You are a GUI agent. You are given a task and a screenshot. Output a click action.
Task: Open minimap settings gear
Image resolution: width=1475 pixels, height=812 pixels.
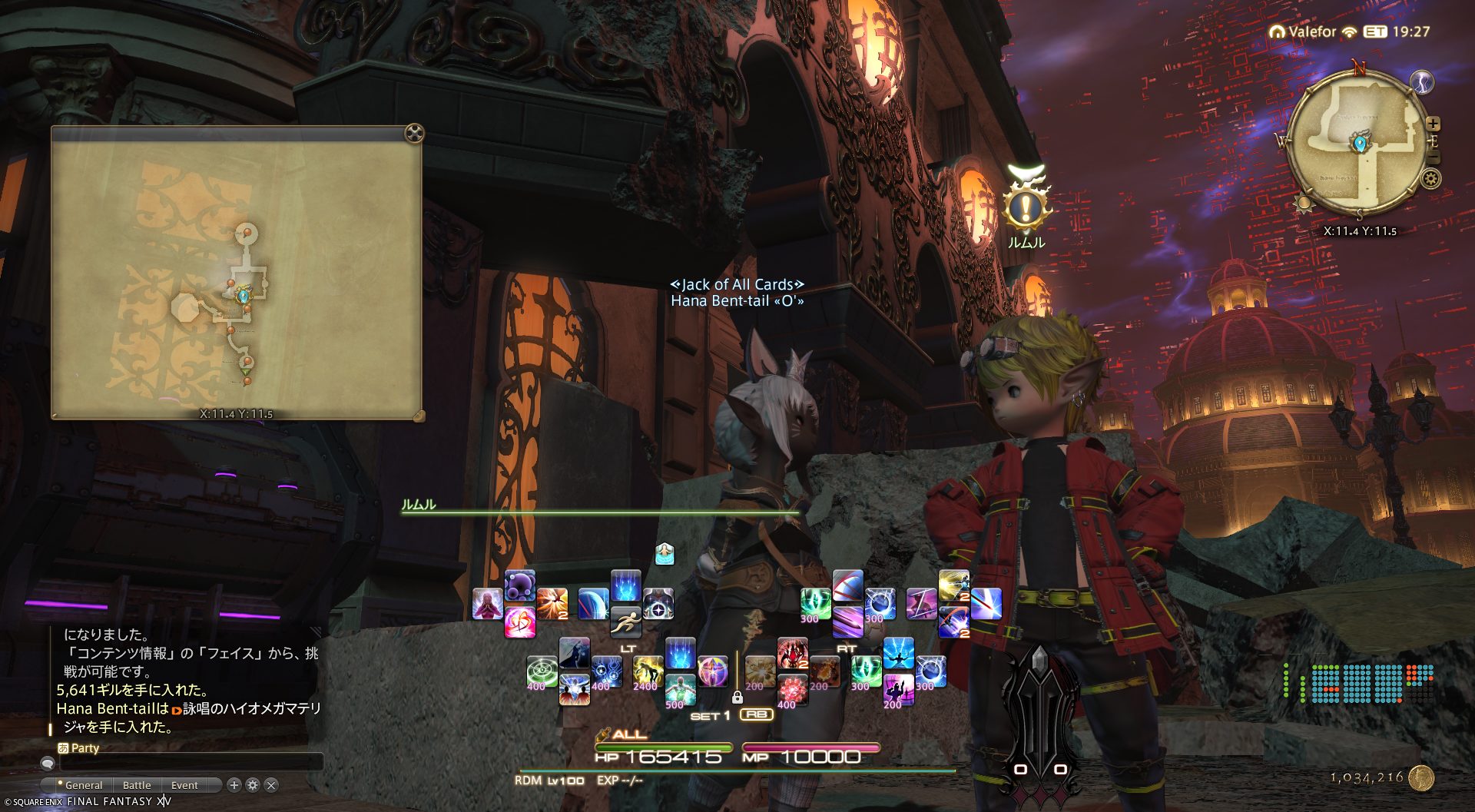1430,179
